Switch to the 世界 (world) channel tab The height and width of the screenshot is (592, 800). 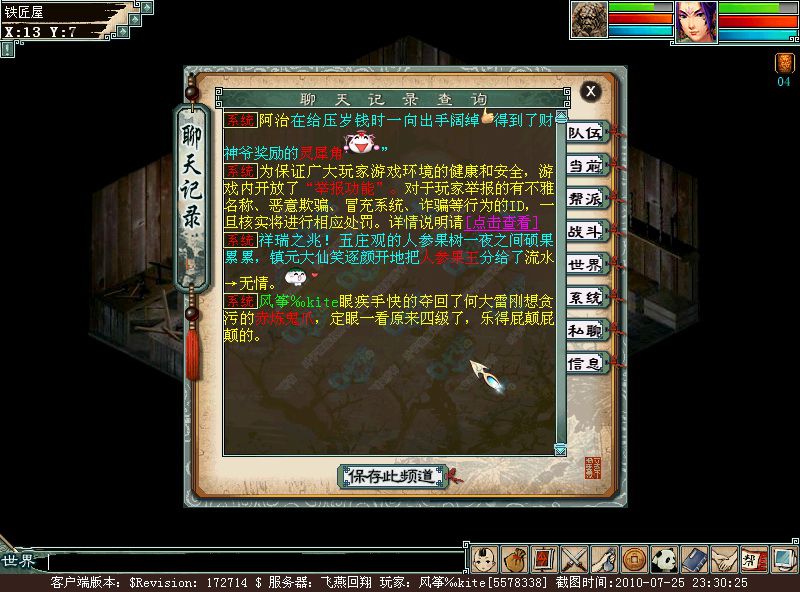585,264
